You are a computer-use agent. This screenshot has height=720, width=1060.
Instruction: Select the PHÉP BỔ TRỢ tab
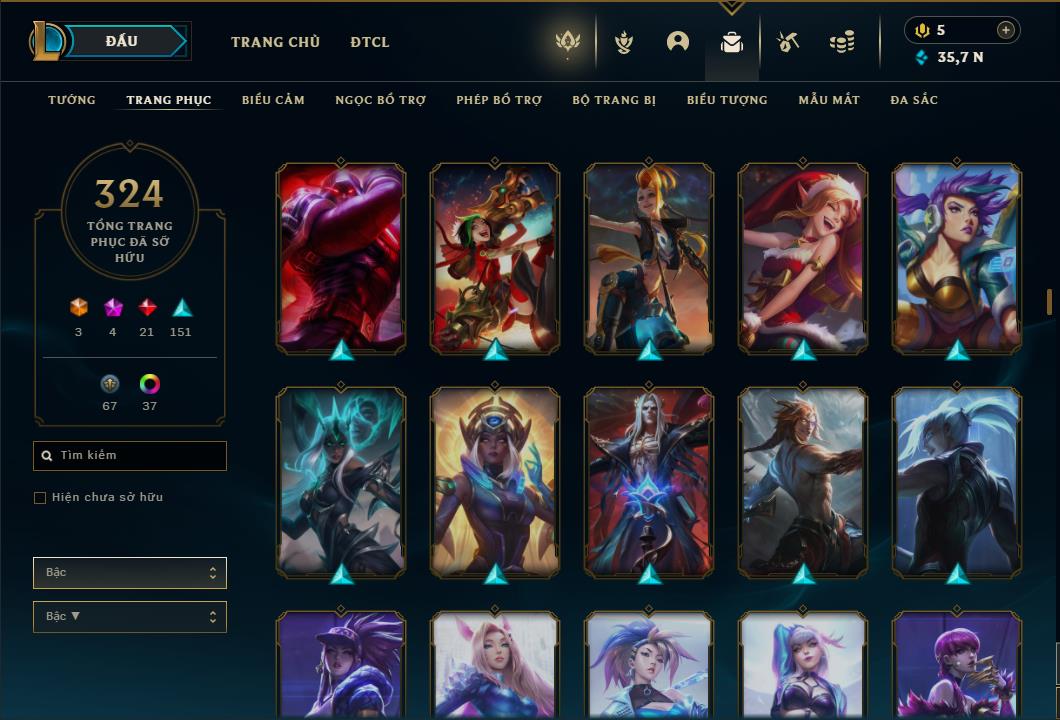coord(499,100)
